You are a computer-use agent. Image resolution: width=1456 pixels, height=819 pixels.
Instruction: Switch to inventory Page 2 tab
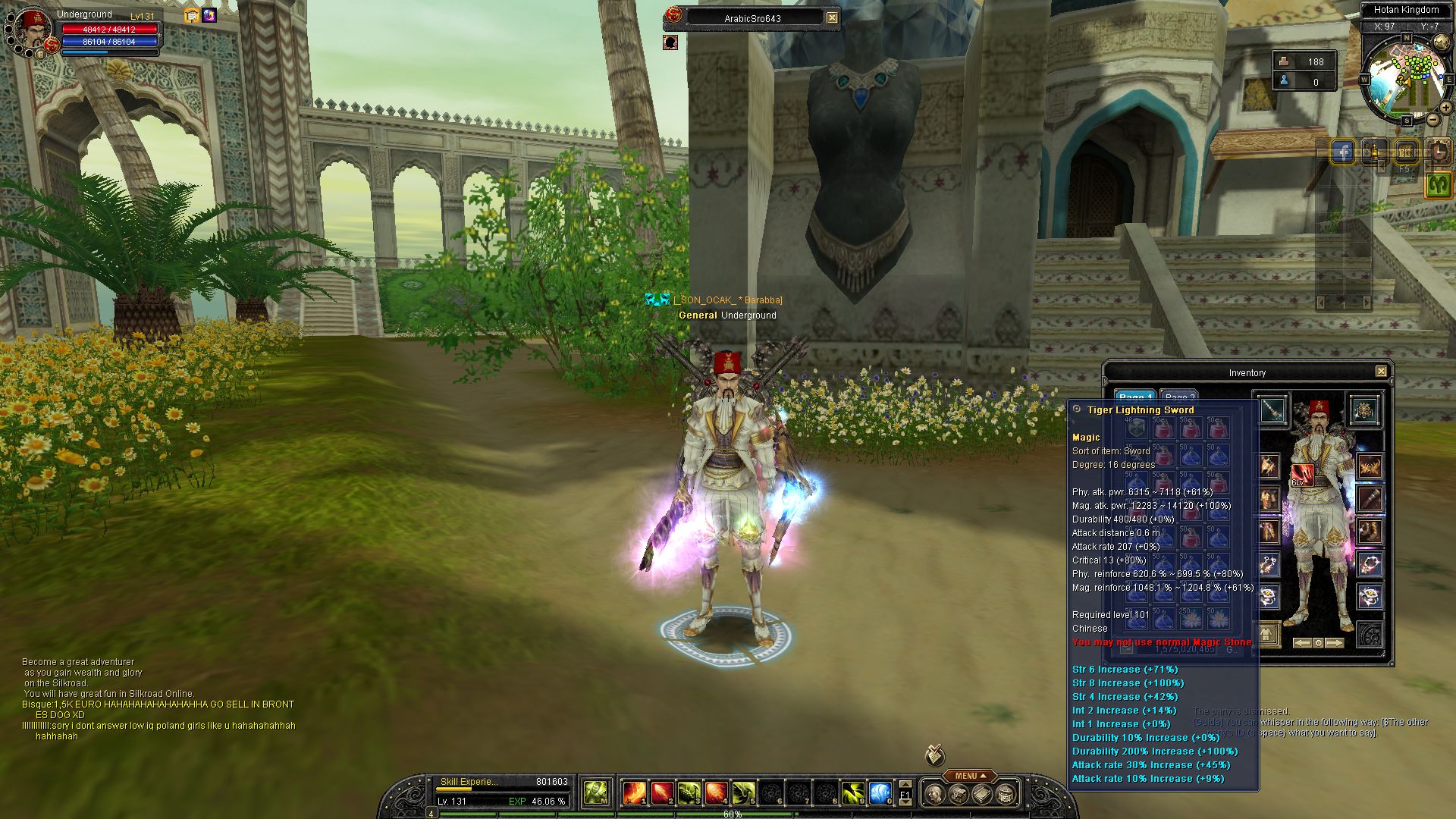tap(1179, 397)
